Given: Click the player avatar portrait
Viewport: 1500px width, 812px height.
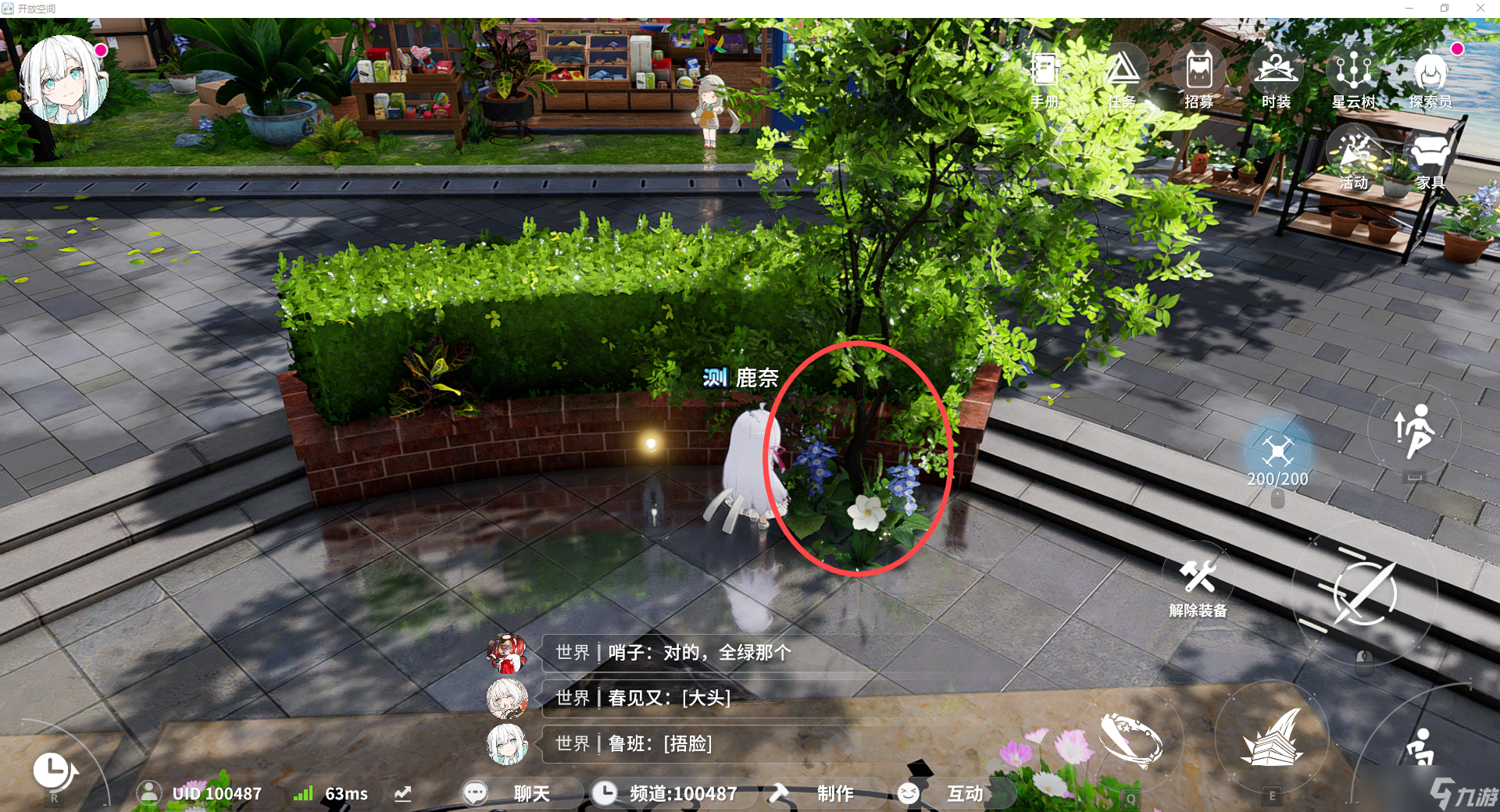Looking at the screenshot, I should click(x=63, y=79).
